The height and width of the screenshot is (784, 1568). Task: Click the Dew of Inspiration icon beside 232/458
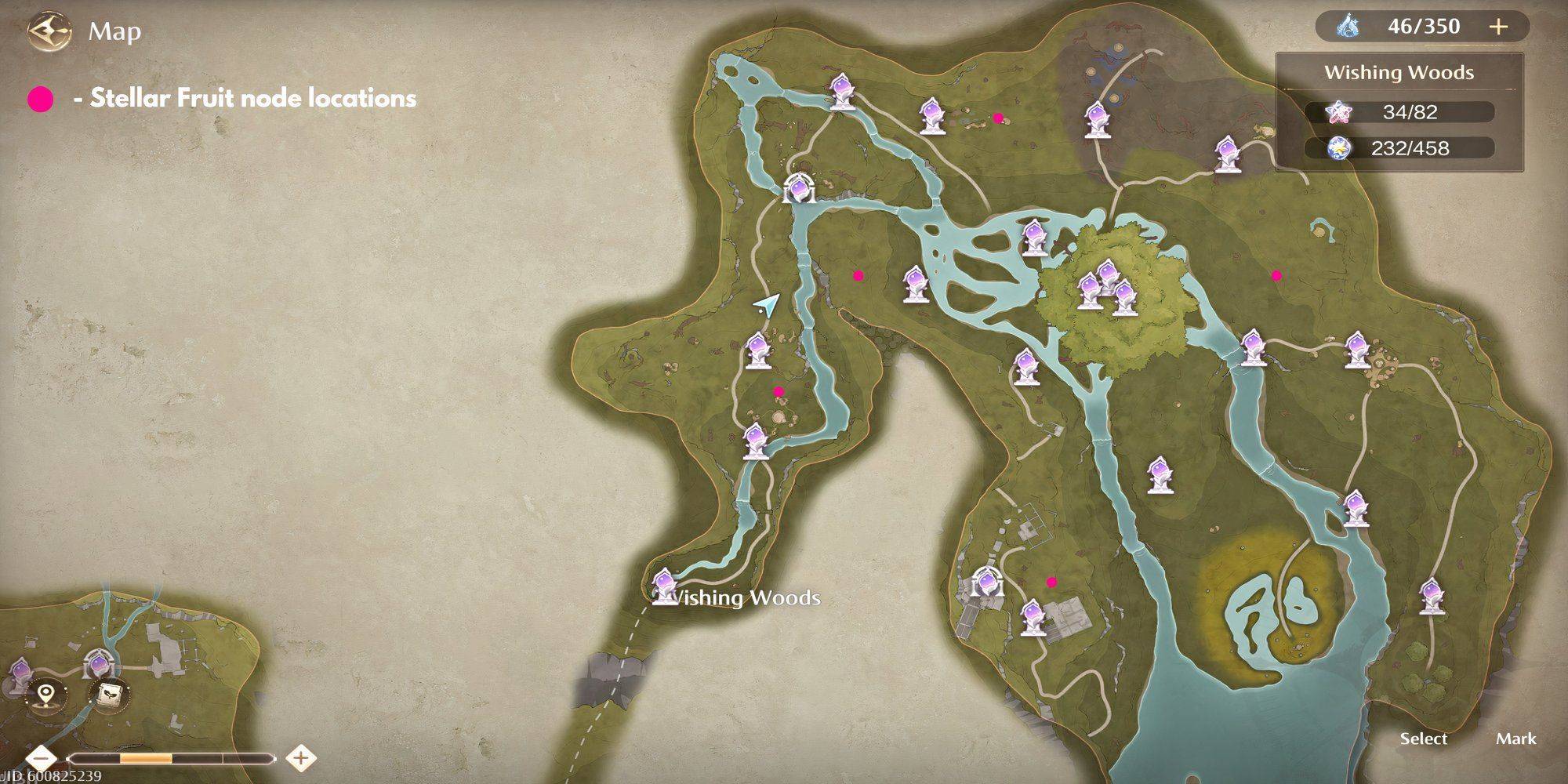tap(1338, 147)
